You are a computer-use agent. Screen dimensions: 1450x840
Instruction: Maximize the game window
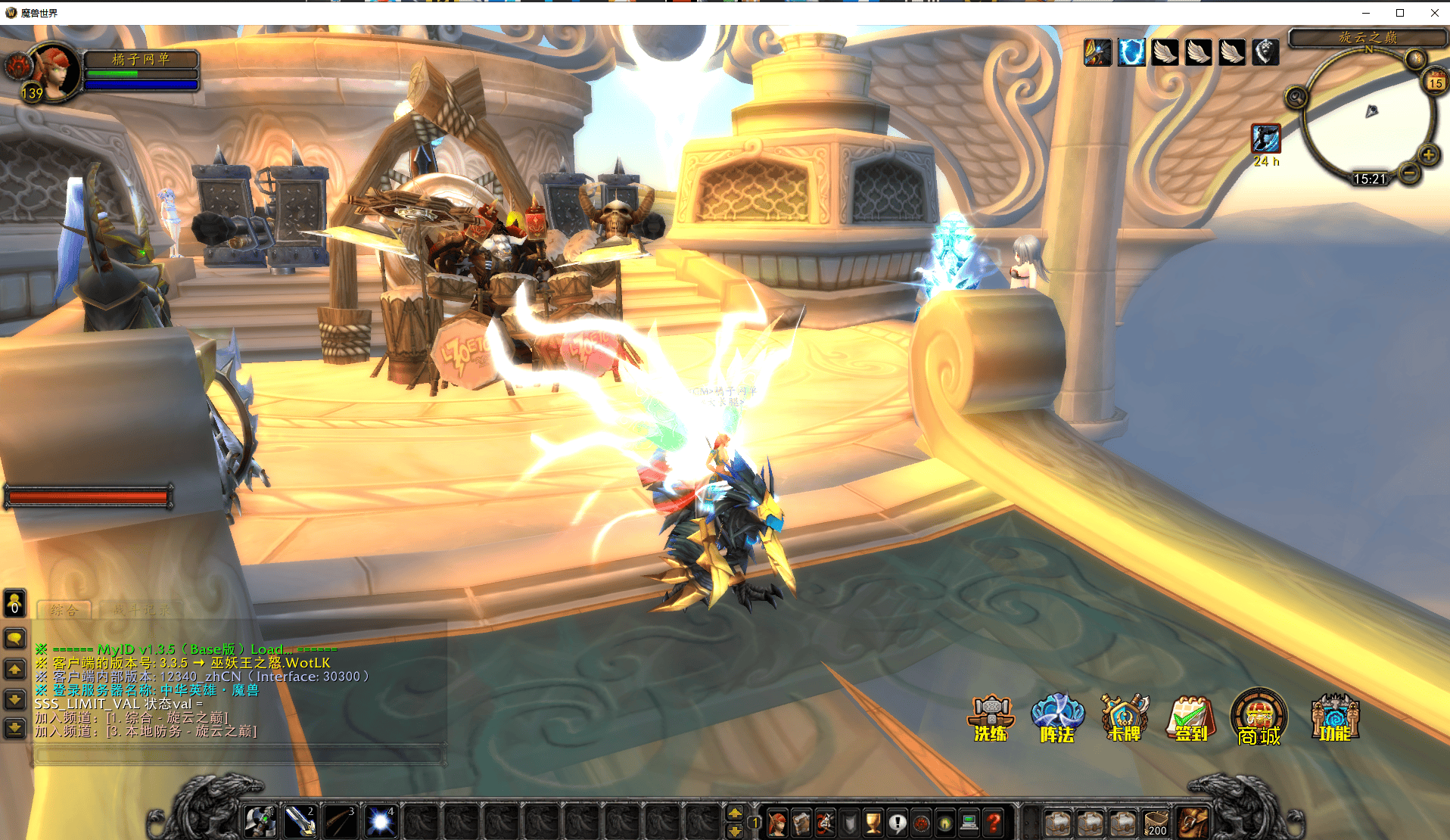pos(1400,13)
